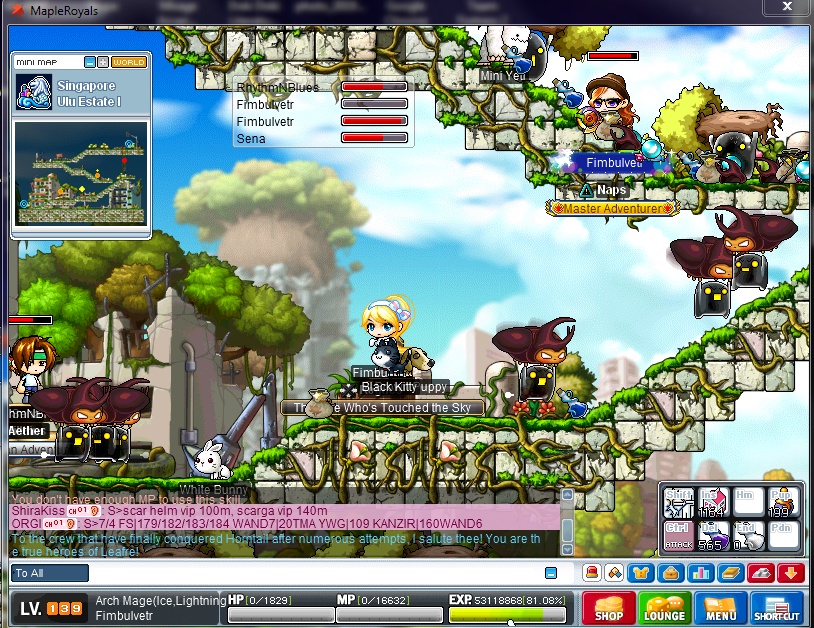Click the red siren icon
The height and width of the screenshot is (628, 814).
591,573
